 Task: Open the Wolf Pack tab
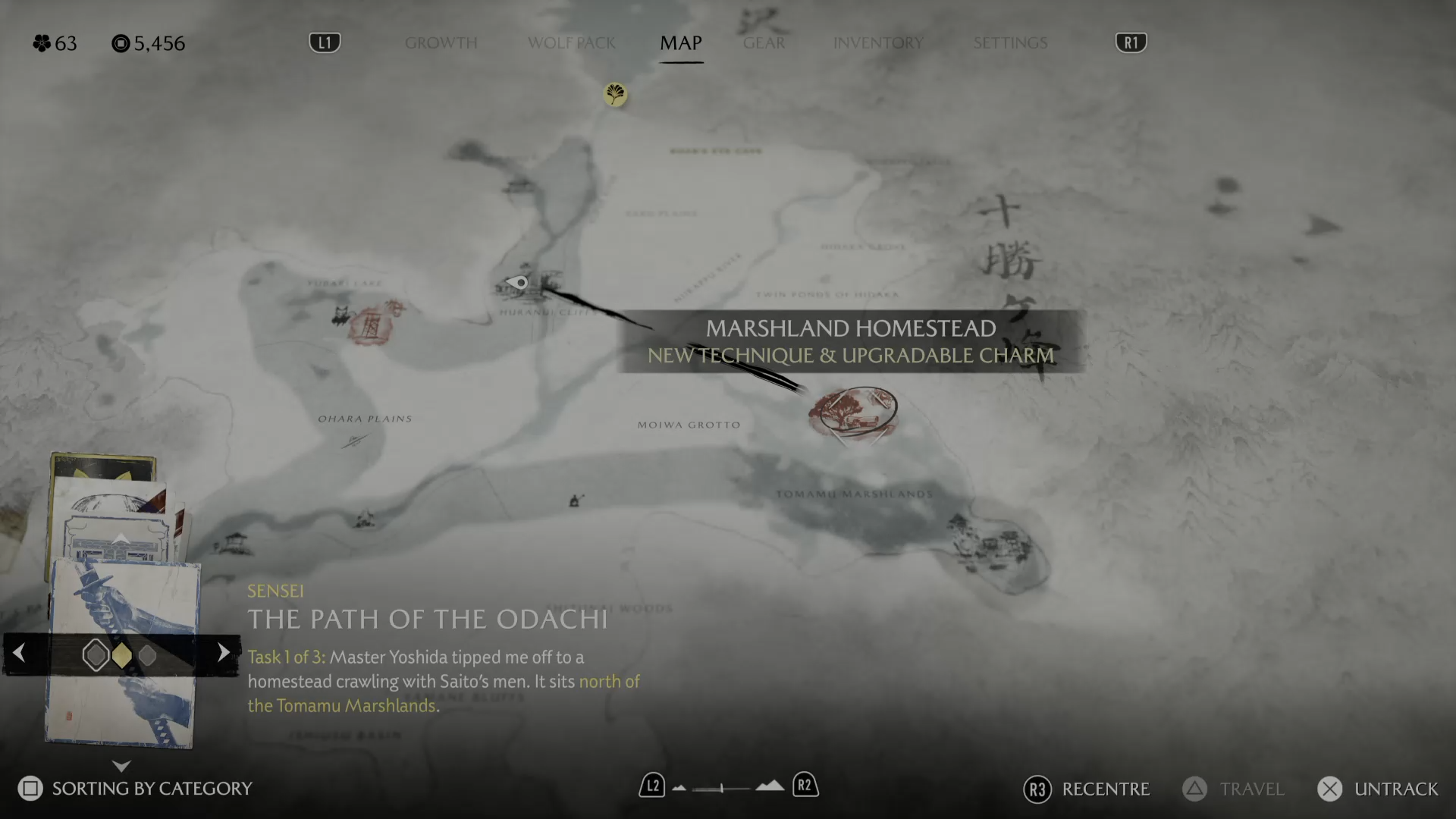[571, 43]
